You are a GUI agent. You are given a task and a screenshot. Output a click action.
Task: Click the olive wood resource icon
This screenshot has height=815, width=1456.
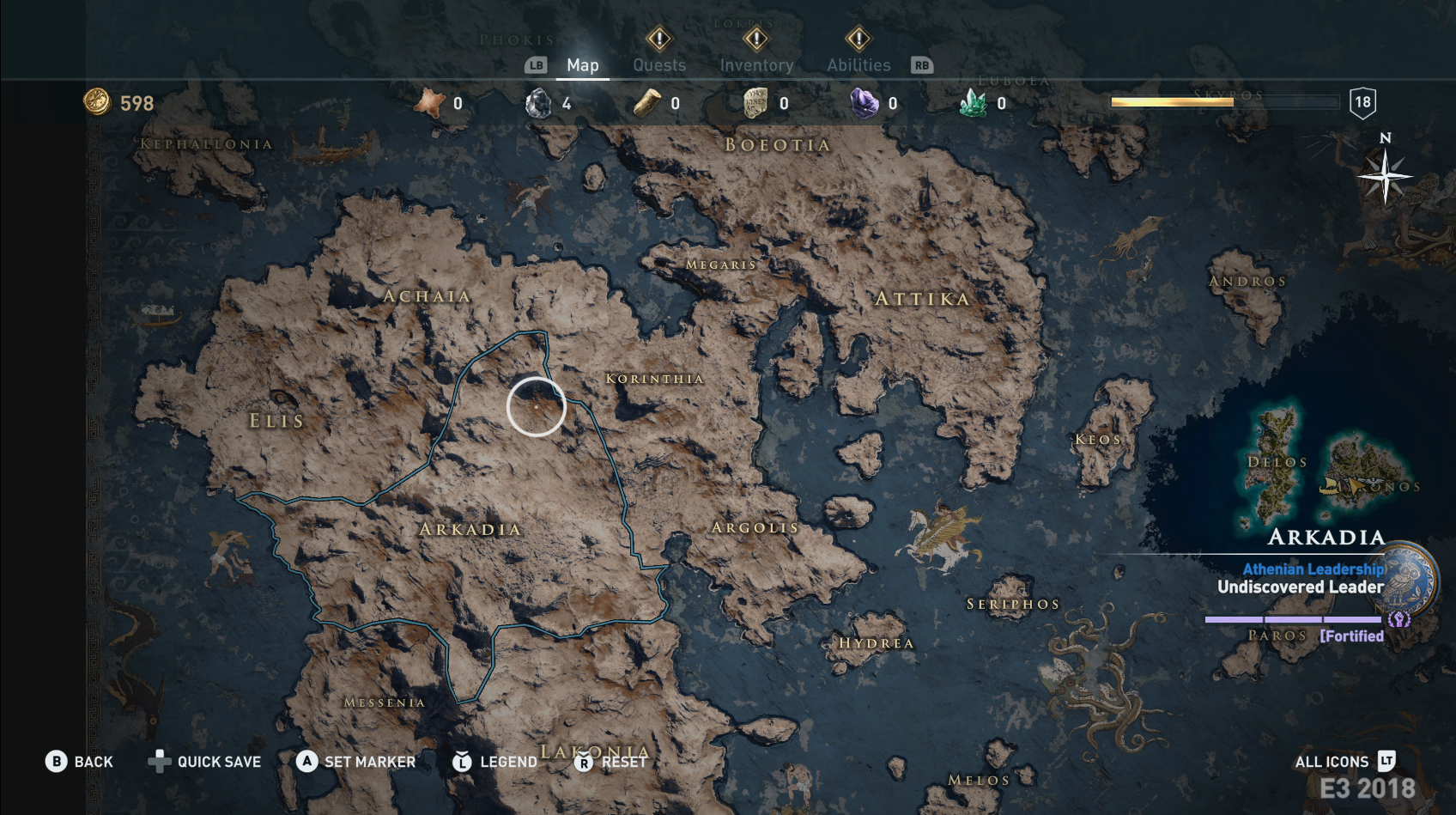coord(646,101)
